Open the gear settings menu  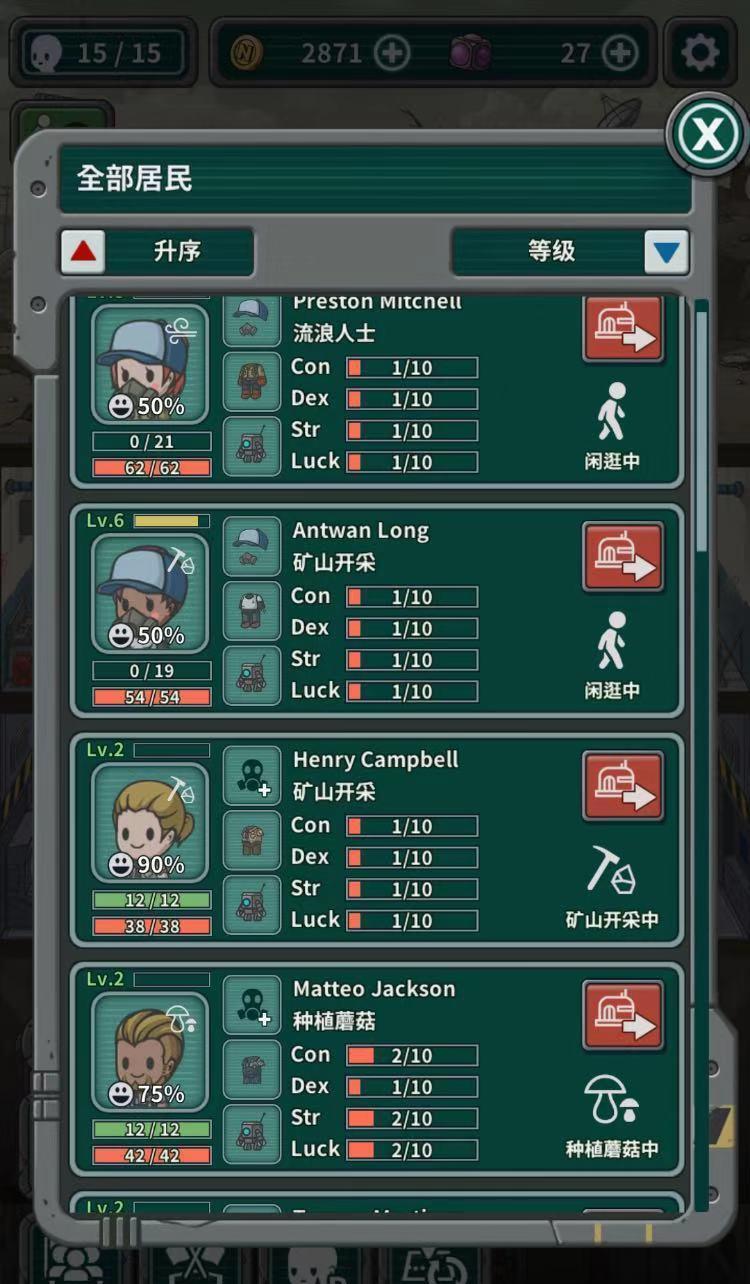point(699,52)
